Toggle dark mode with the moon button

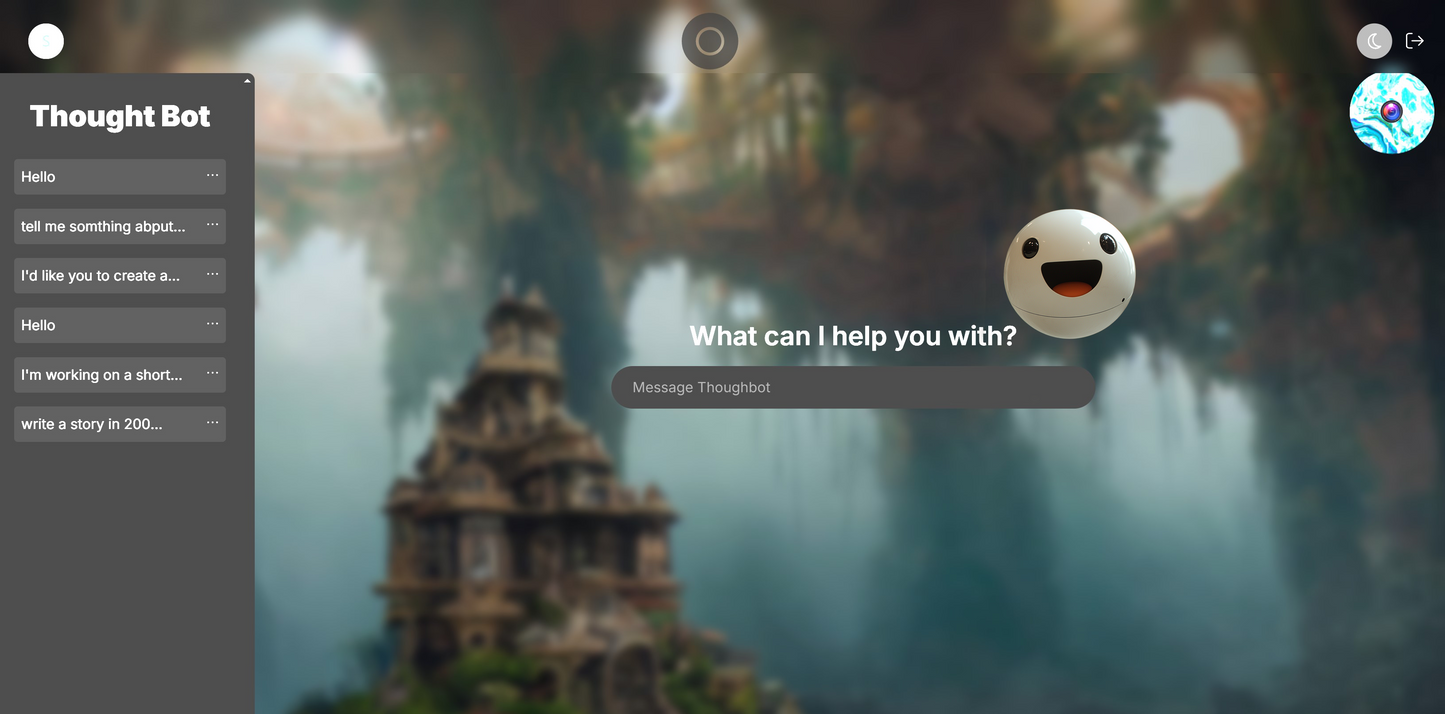tap(1374, 41)
